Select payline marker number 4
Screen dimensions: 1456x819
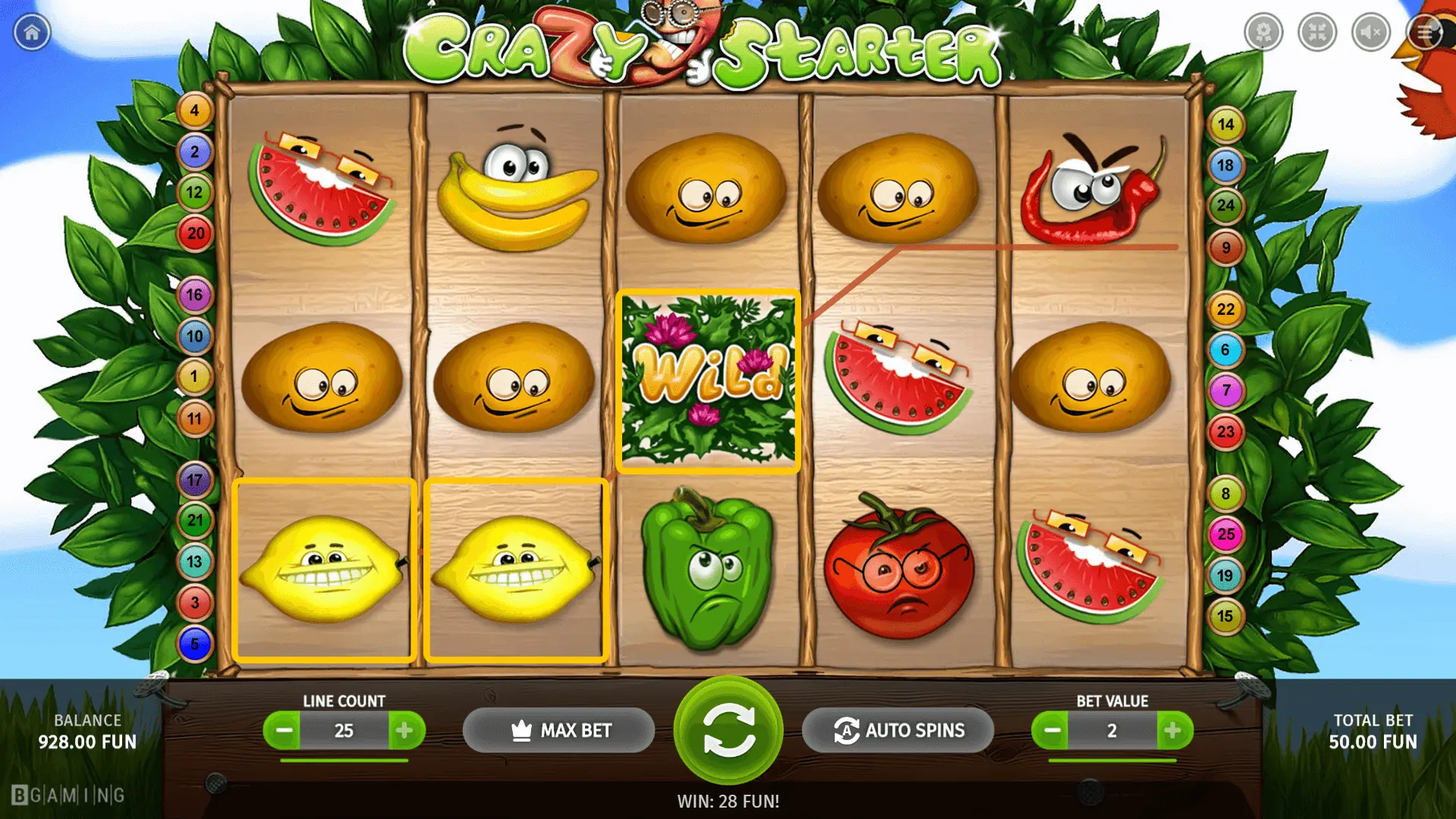coord(194,111)
